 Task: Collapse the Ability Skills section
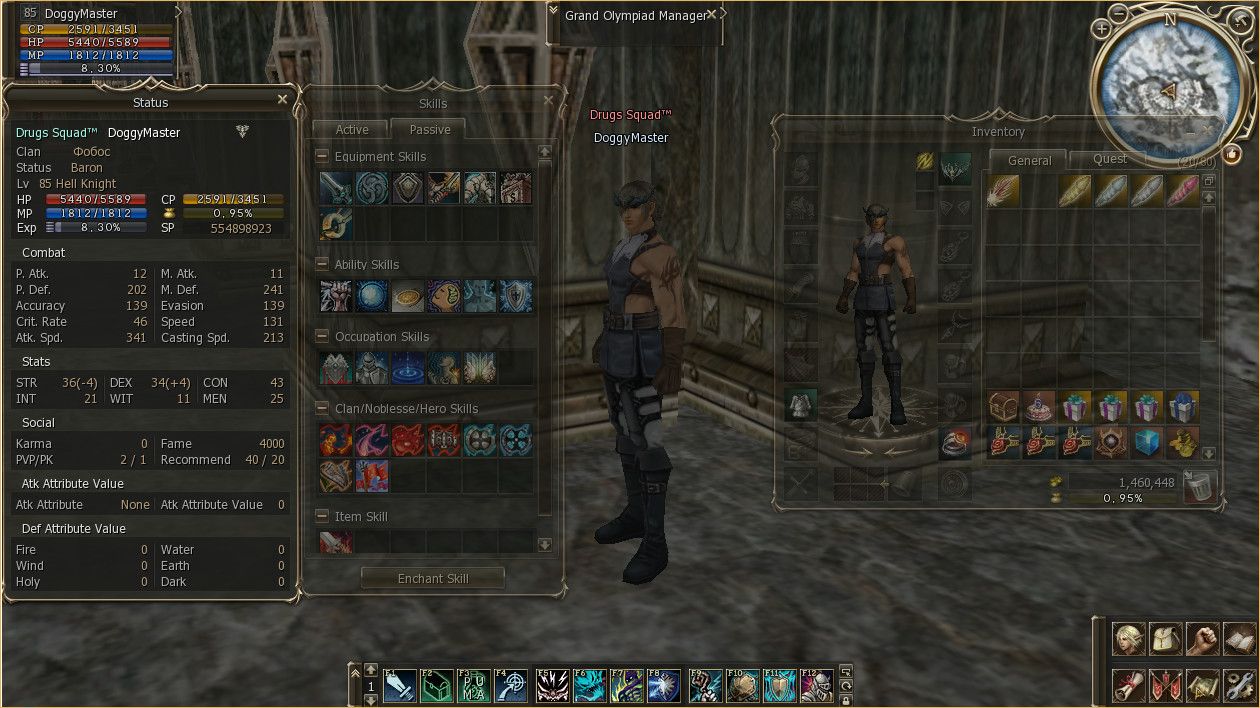[322, 265]
